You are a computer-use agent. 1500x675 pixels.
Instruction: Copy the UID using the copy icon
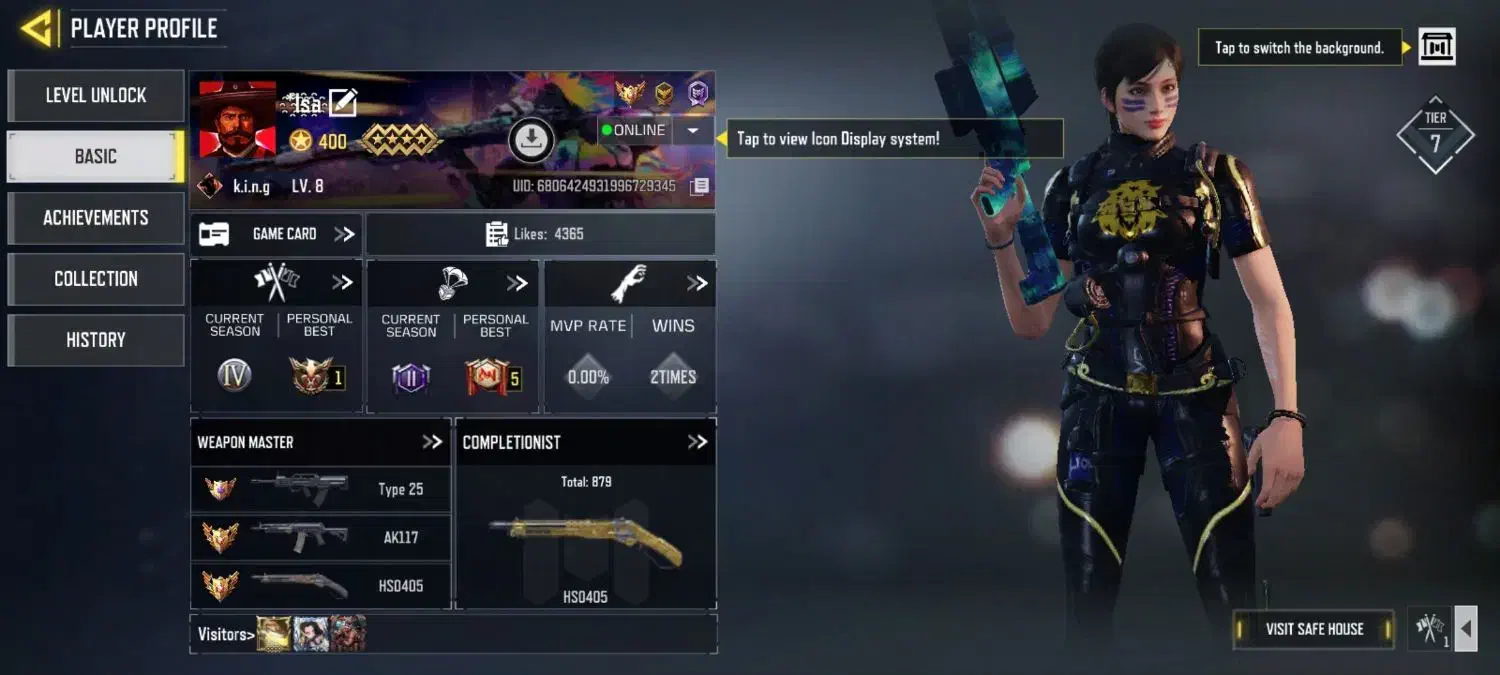point(700,186)
